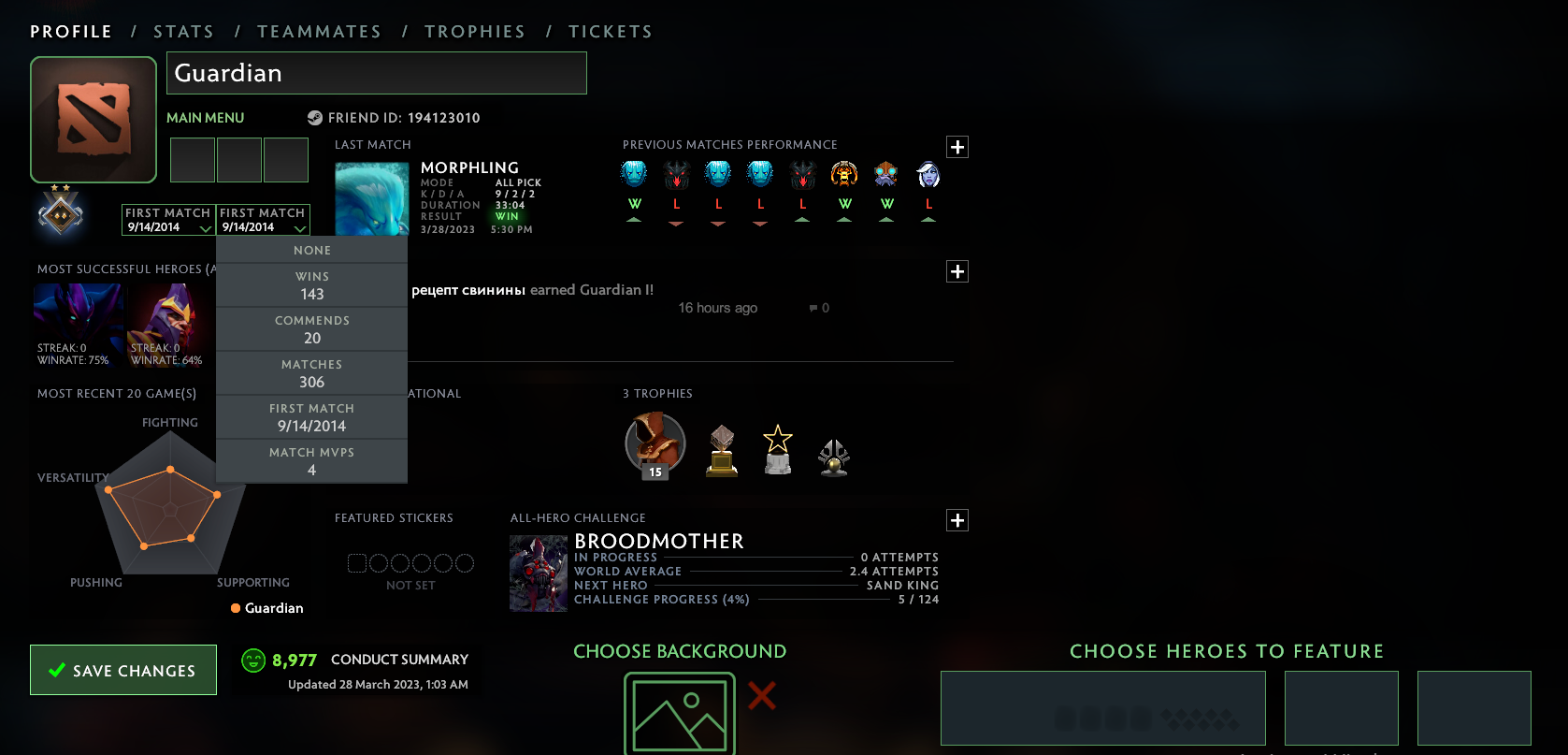Open the TROPHIES tab
1568x755 pixels.
pyautogui.click(x=475, y=31)
